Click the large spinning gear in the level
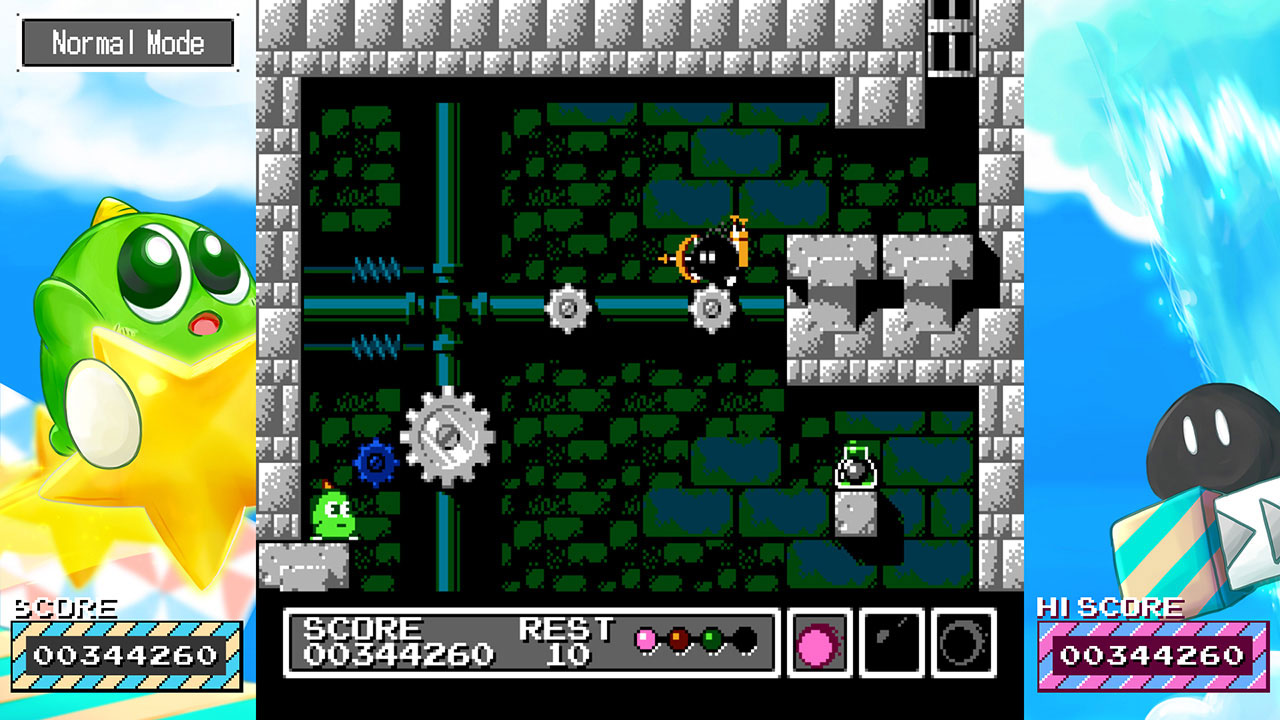This screenshot has width=1280, height=720. pyautogui.click(x=447, y=438)
